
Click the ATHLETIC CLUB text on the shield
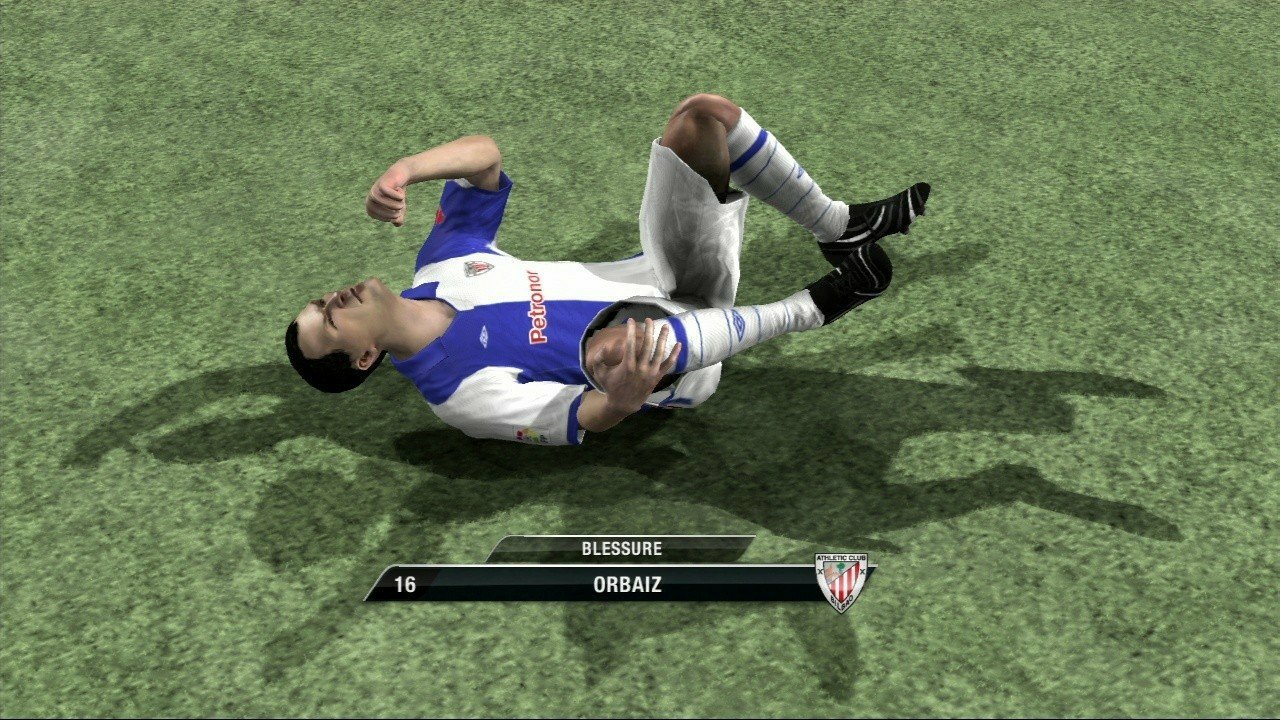coord(841,558)
